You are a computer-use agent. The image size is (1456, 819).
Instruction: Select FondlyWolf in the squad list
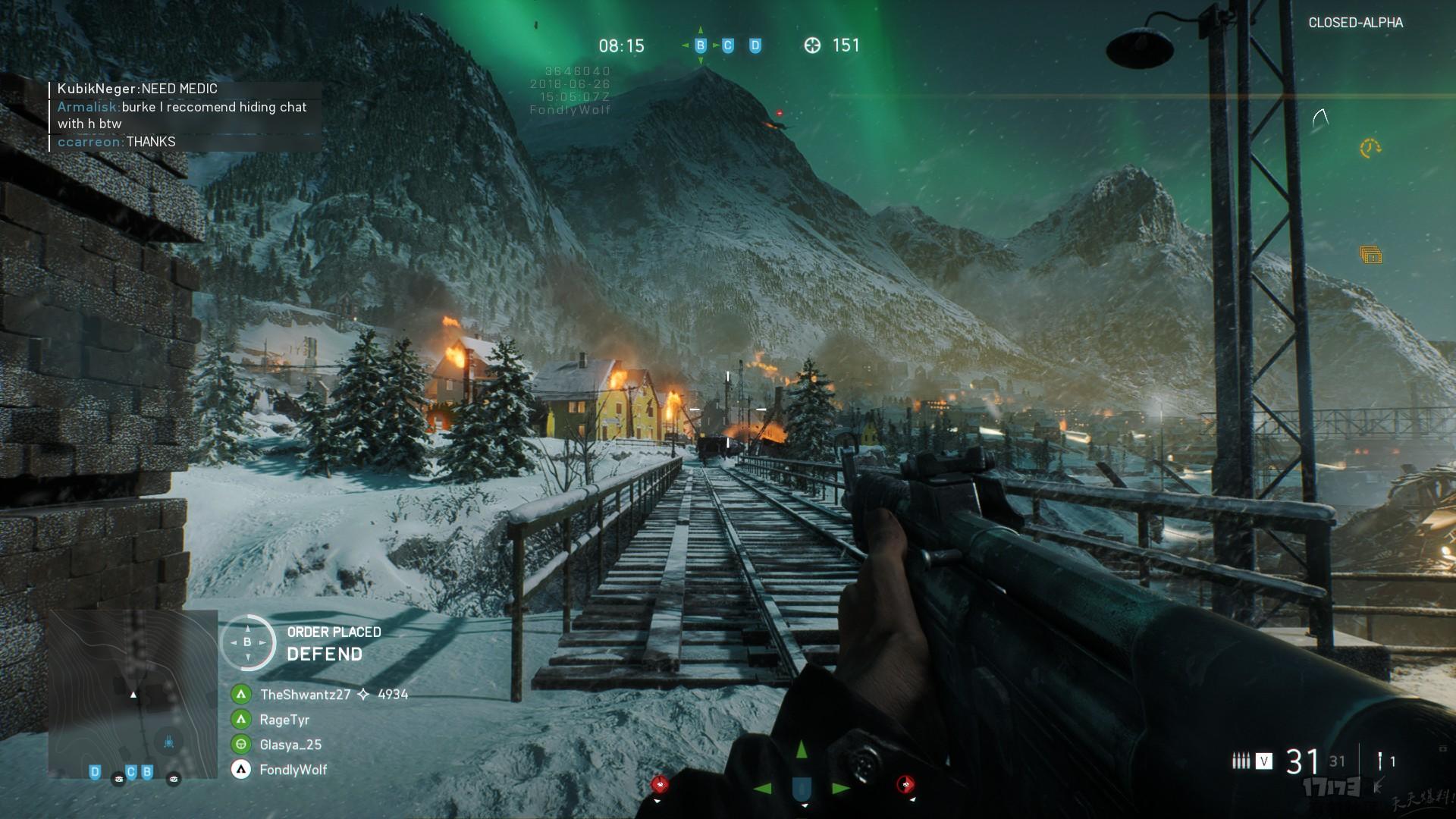293,769
